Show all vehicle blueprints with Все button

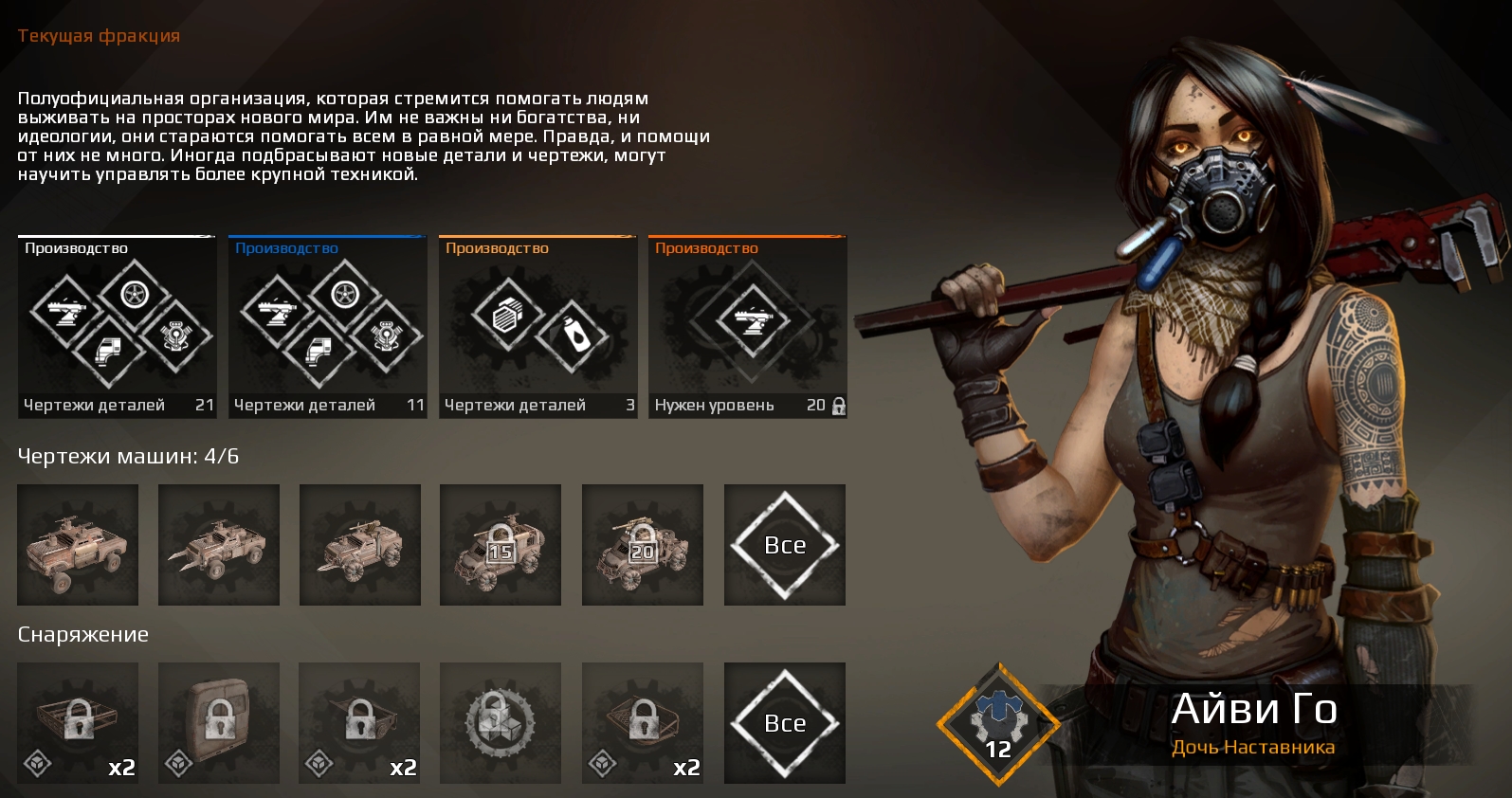click(x=785, y=545)
